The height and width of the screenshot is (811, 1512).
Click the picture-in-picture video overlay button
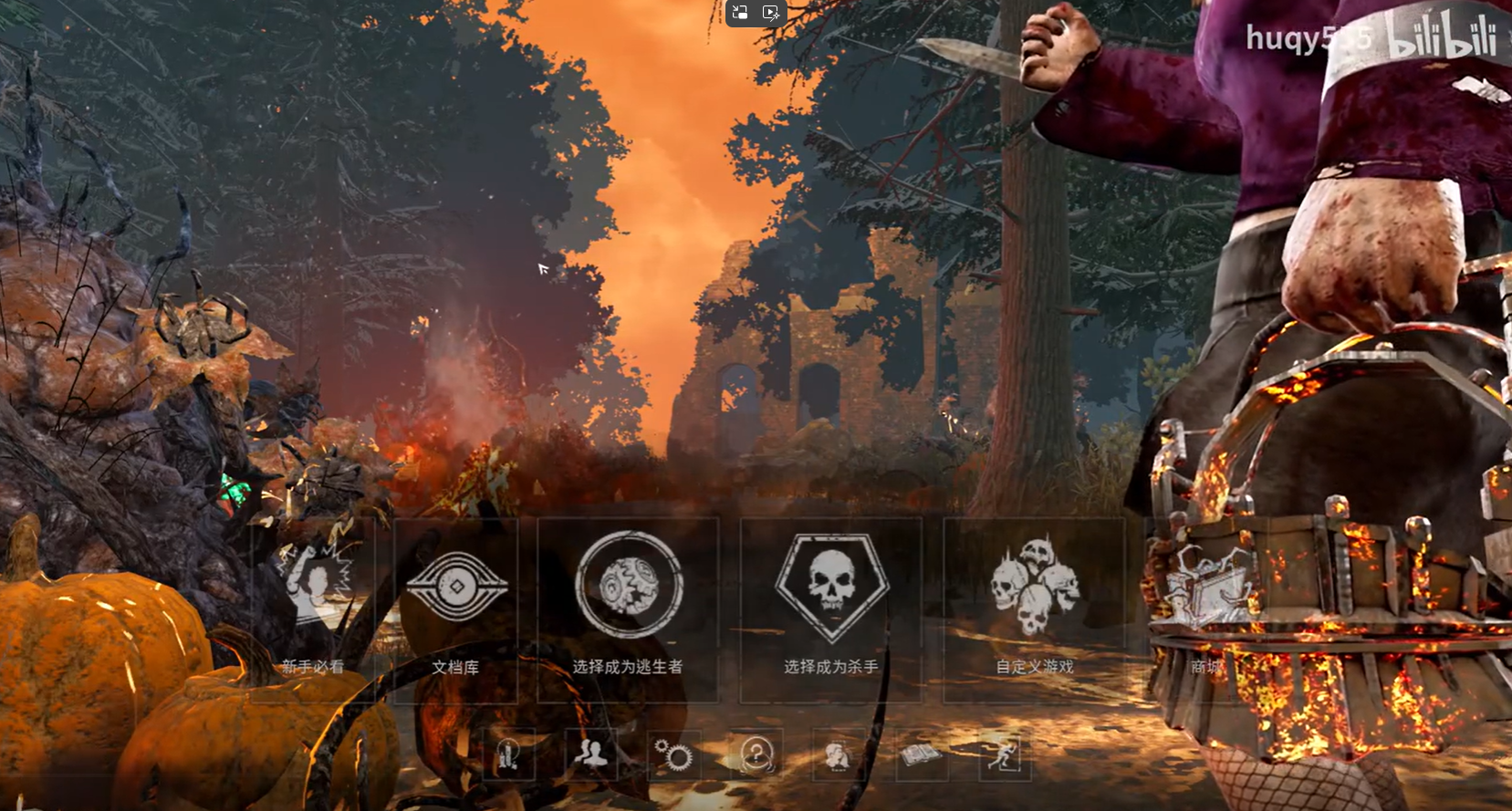pos(740,13)
